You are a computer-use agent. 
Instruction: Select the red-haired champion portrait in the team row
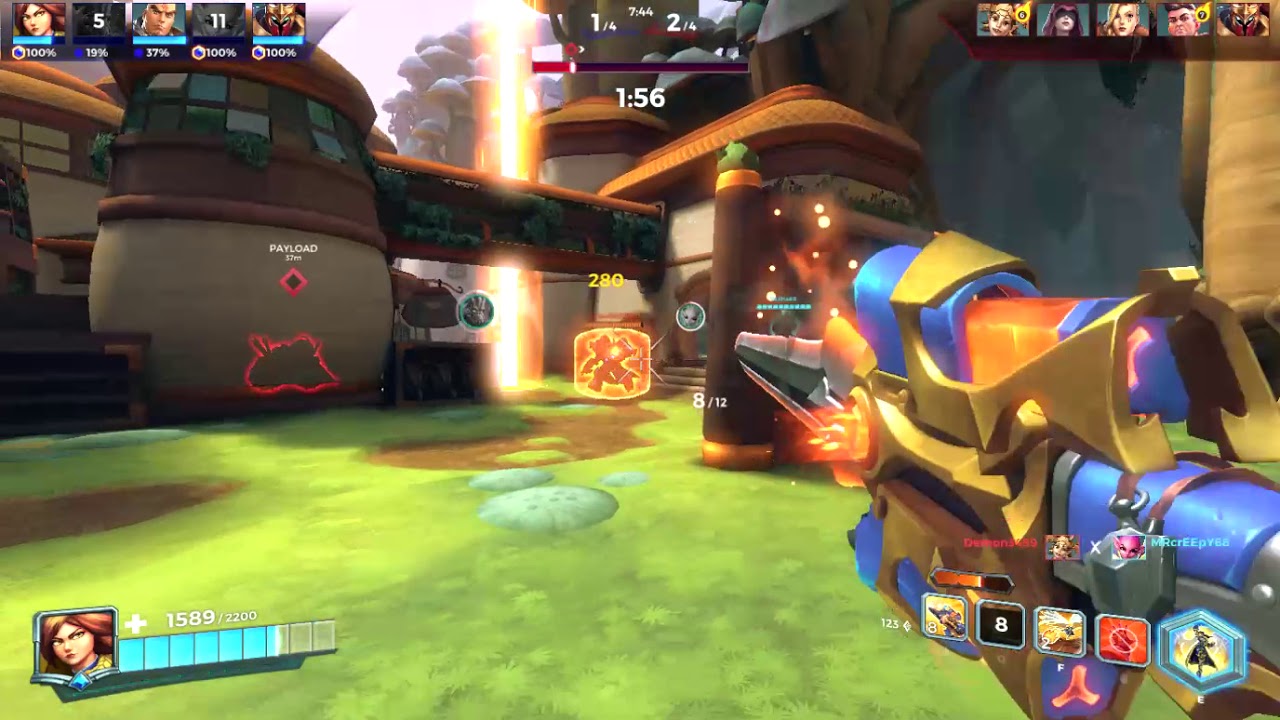point(39,20)
